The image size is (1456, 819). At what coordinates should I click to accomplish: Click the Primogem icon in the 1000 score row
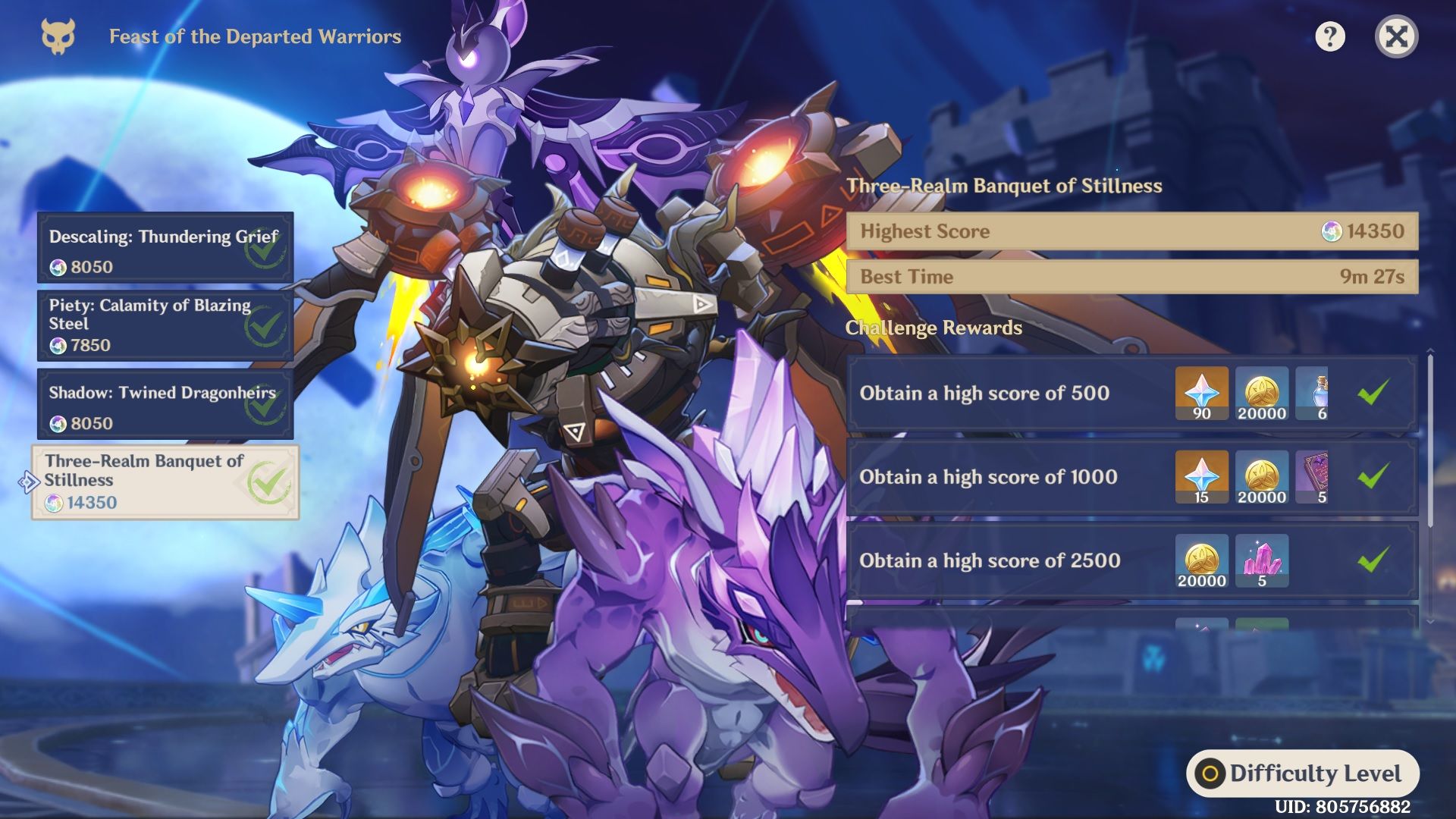[x=1202, y=477]
